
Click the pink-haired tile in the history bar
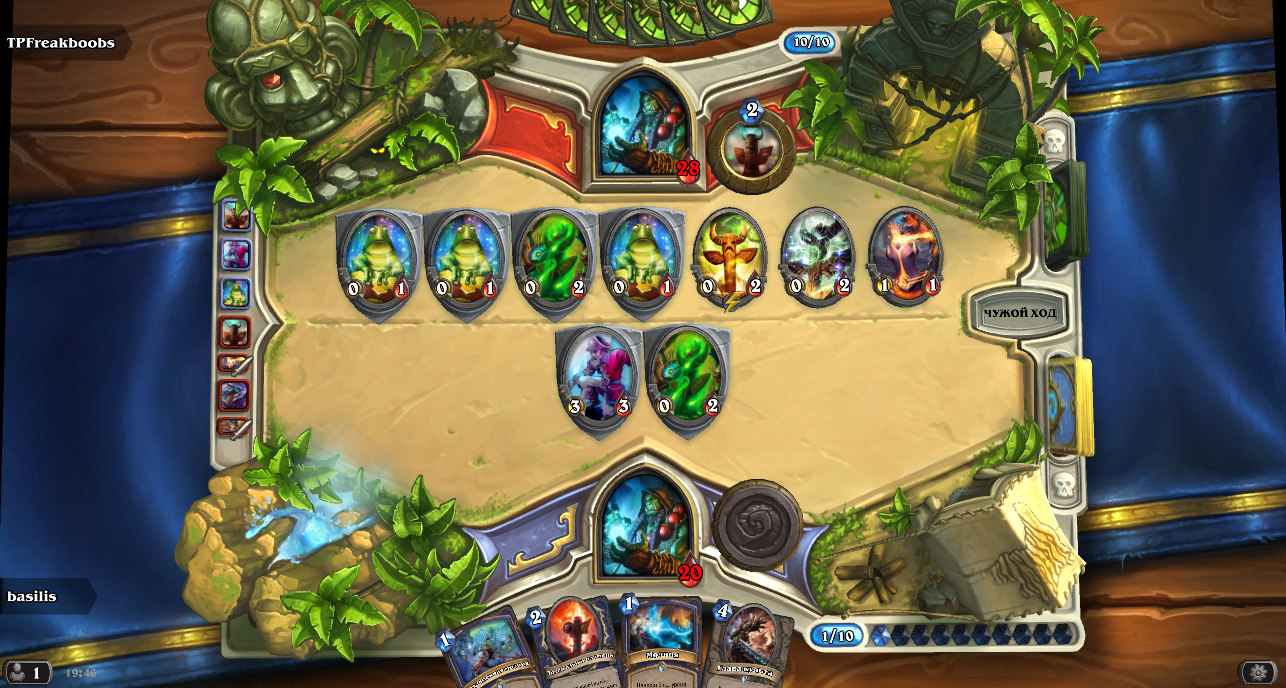pos(235,255)
